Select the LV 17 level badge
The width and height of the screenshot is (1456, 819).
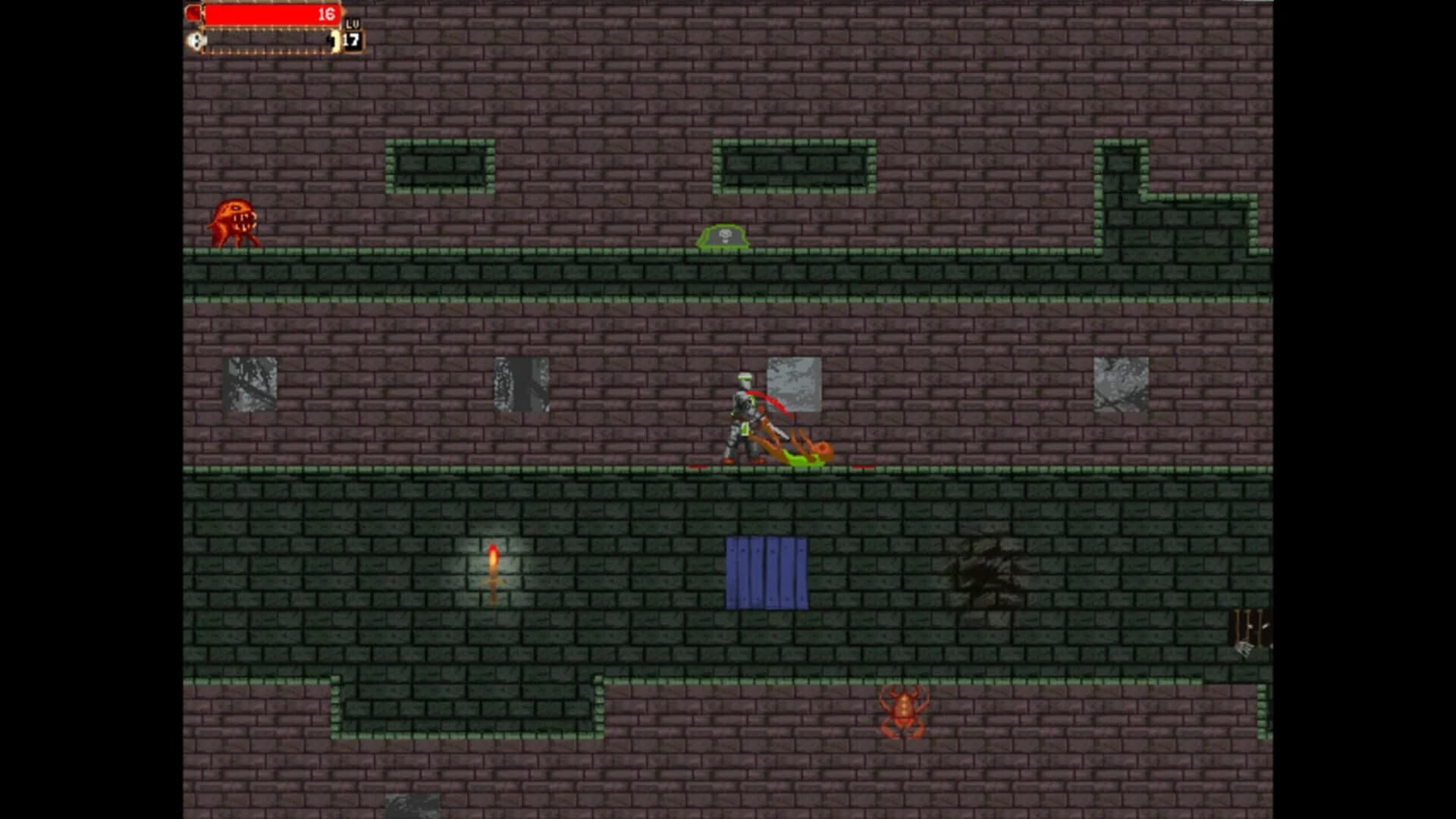351,34
